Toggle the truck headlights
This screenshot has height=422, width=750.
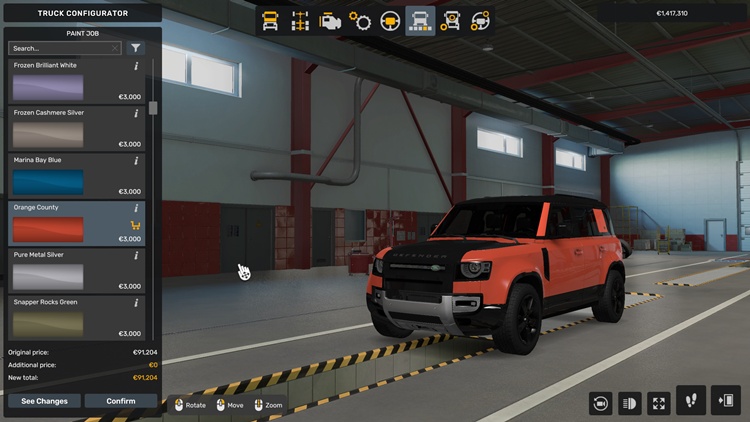[x=630, y=402]
